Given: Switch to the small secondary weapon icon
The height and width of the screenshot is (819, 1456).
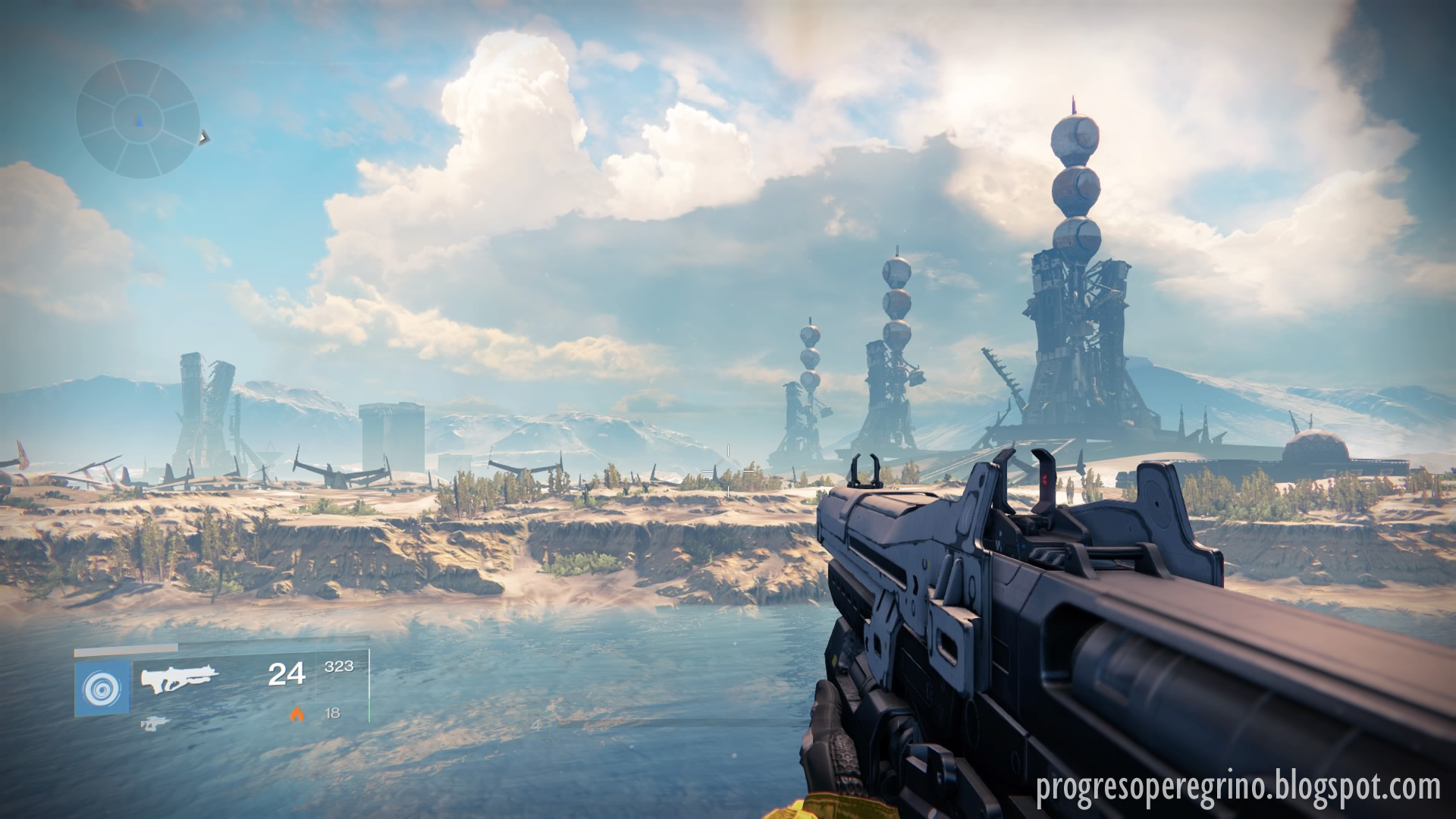Looking at the screenshot, I should (154, 724).
